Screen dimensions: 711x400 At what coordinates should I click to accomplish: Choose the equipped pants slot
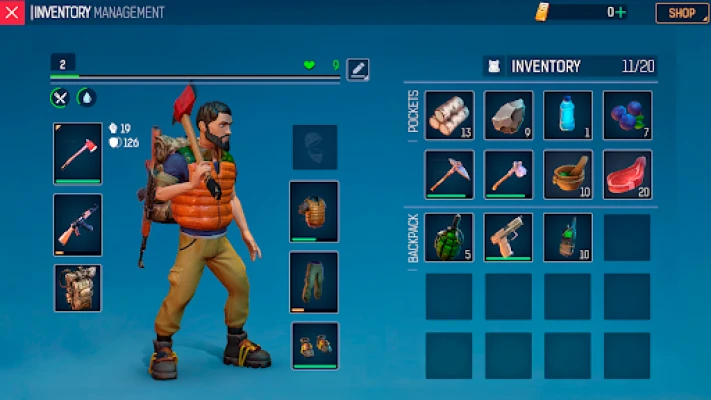coord(314,281)
